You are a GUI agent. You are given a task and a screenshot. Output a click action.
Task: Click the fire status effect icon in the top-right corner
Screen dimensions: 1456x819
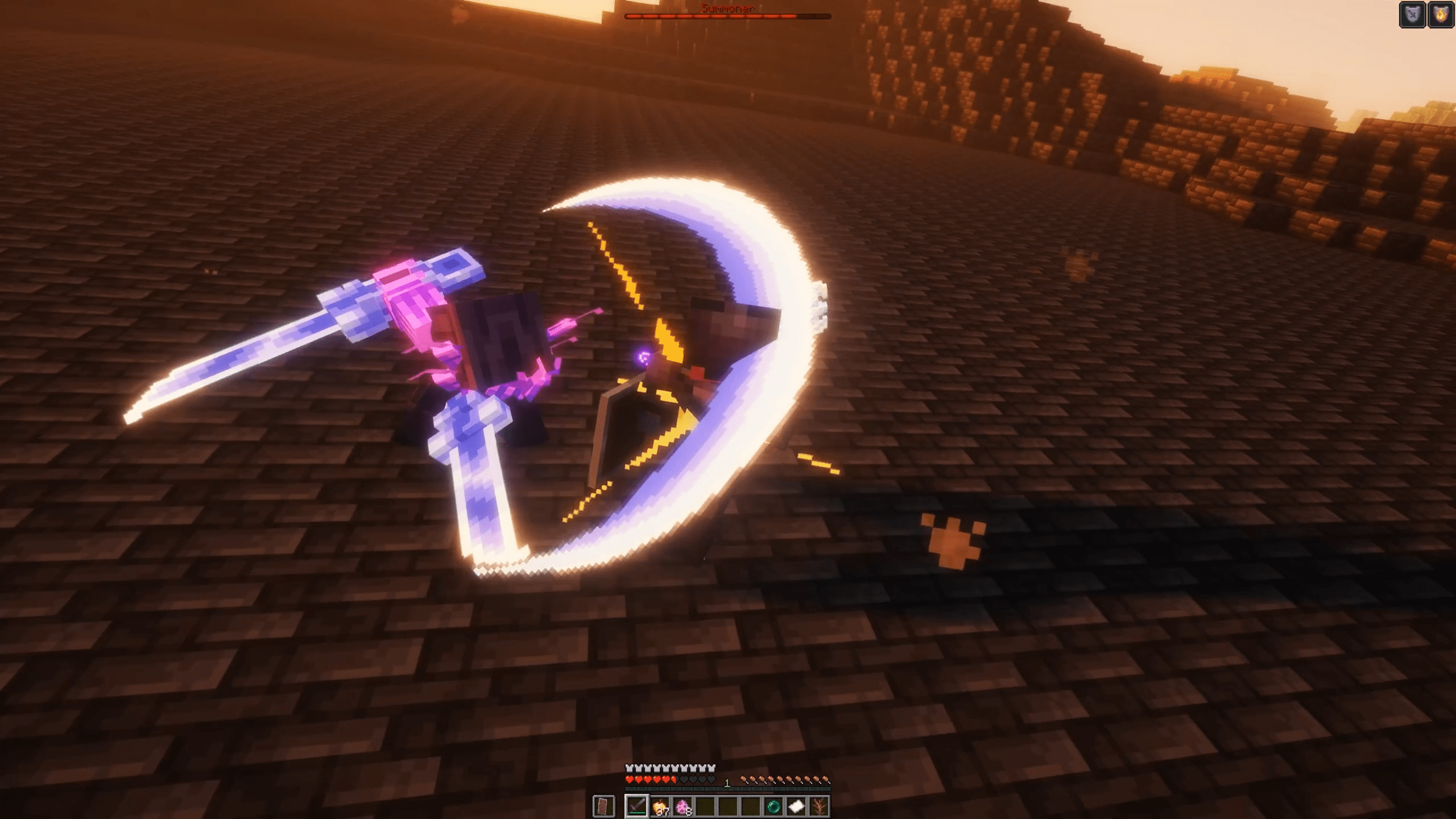[x=1441, y=14]
